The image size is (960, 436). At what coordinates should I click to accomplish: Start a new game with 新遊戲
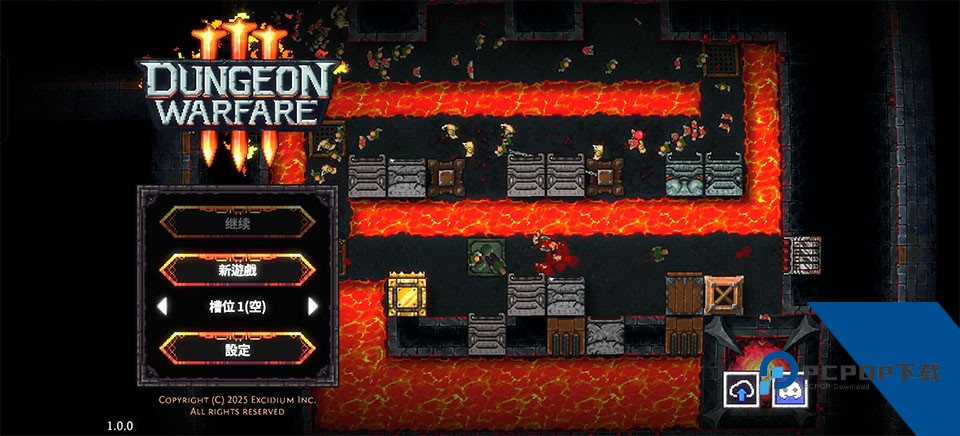(x=237, y=269)
